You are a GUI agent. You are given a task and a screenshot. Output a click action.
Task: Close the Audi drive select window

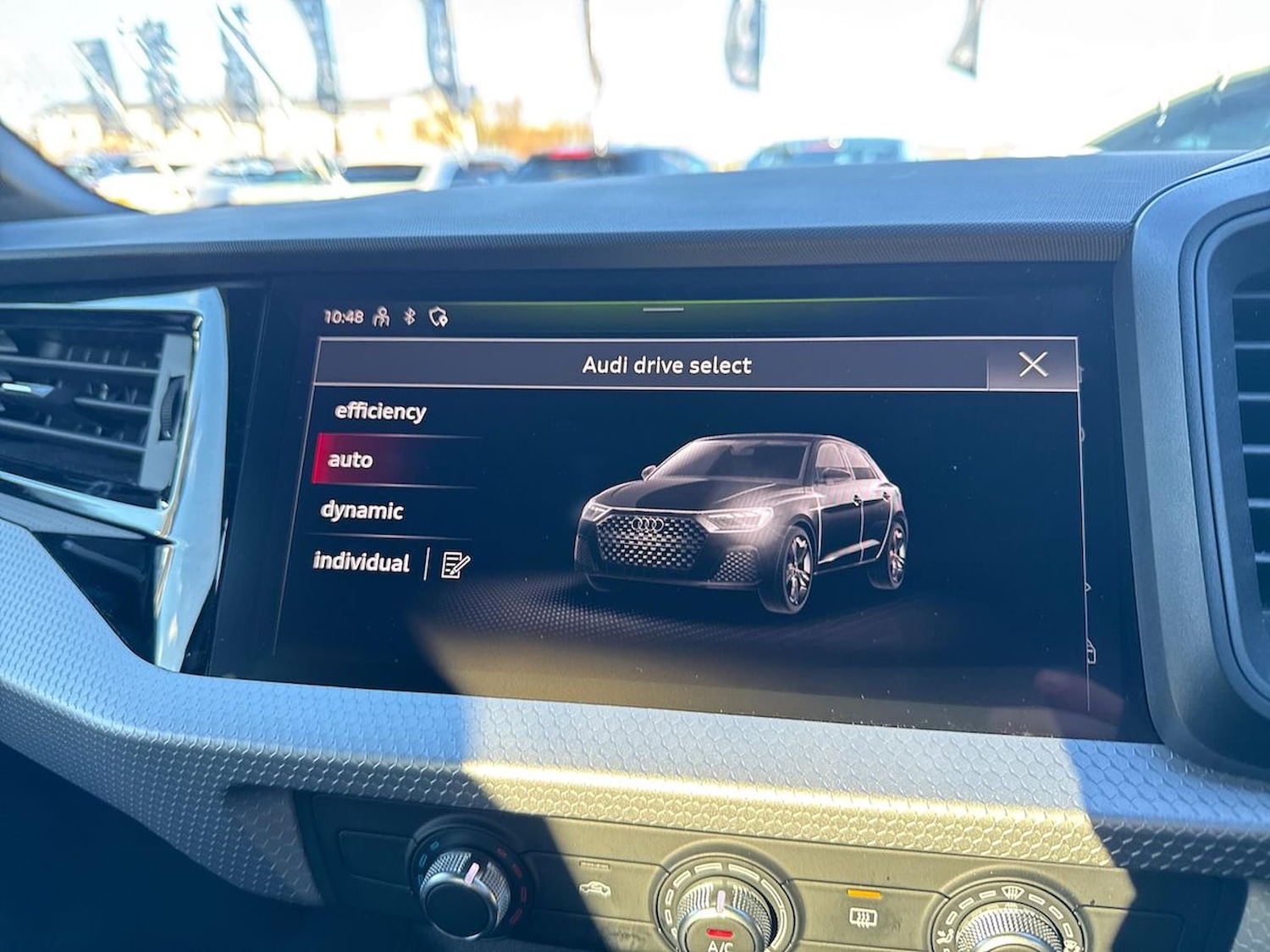[x=1033, y=364]
